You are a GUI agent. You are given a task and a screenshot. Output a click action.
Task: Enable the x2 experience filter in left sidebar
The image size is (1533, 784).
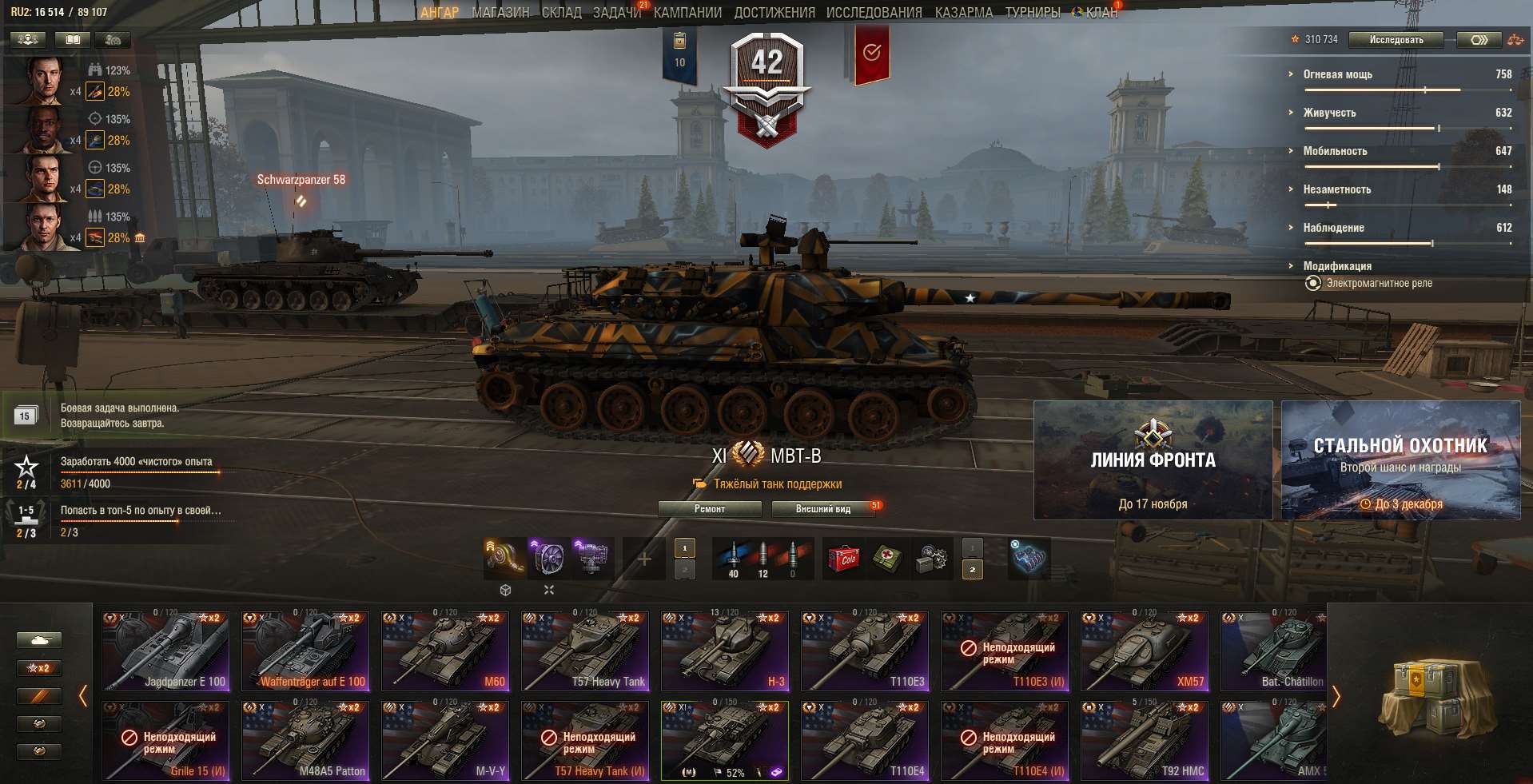point(38,668)
